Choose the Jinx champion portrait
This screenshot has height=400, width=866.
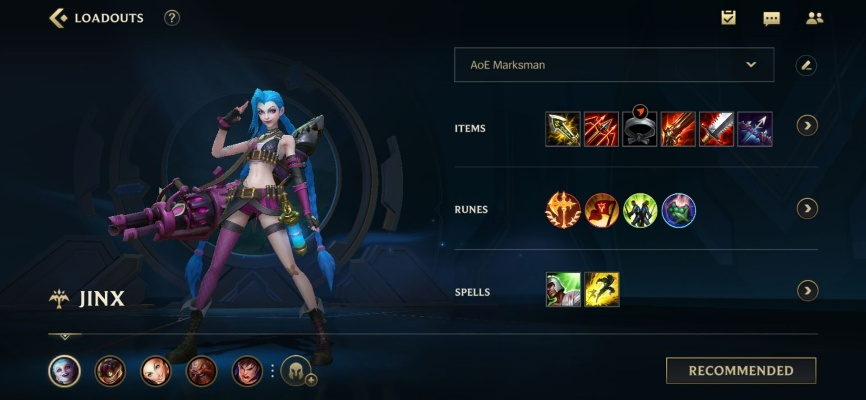tap(64, 371)
